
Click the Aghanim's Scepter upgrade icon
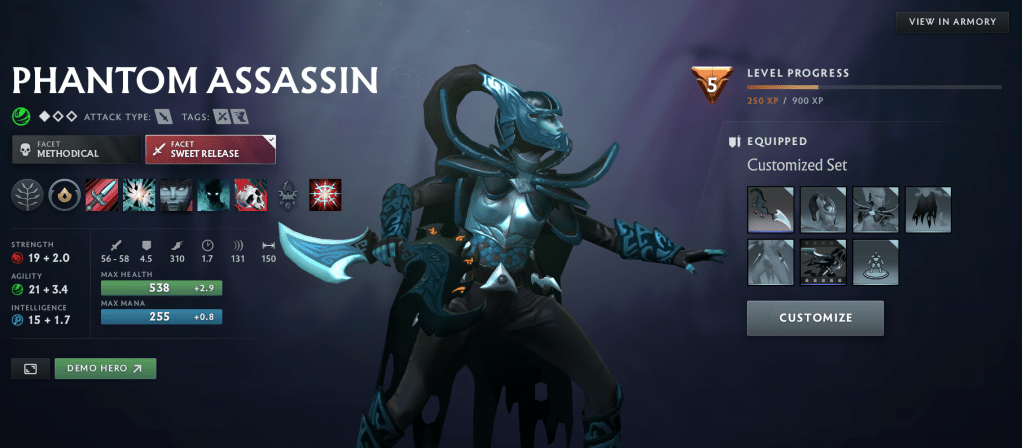point(288,195)
